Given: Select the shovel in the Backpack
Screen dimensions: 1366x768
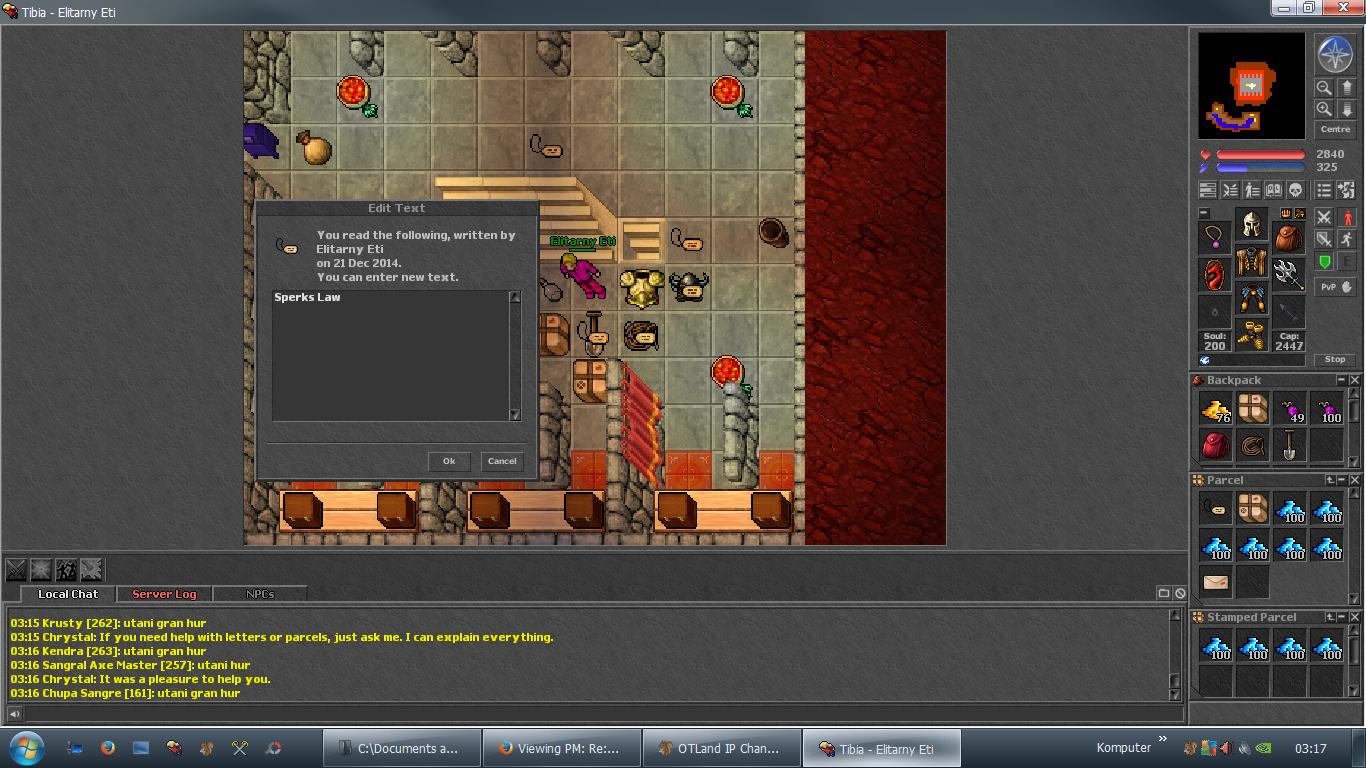Looking at the screenshot, I should [1289, 445].
